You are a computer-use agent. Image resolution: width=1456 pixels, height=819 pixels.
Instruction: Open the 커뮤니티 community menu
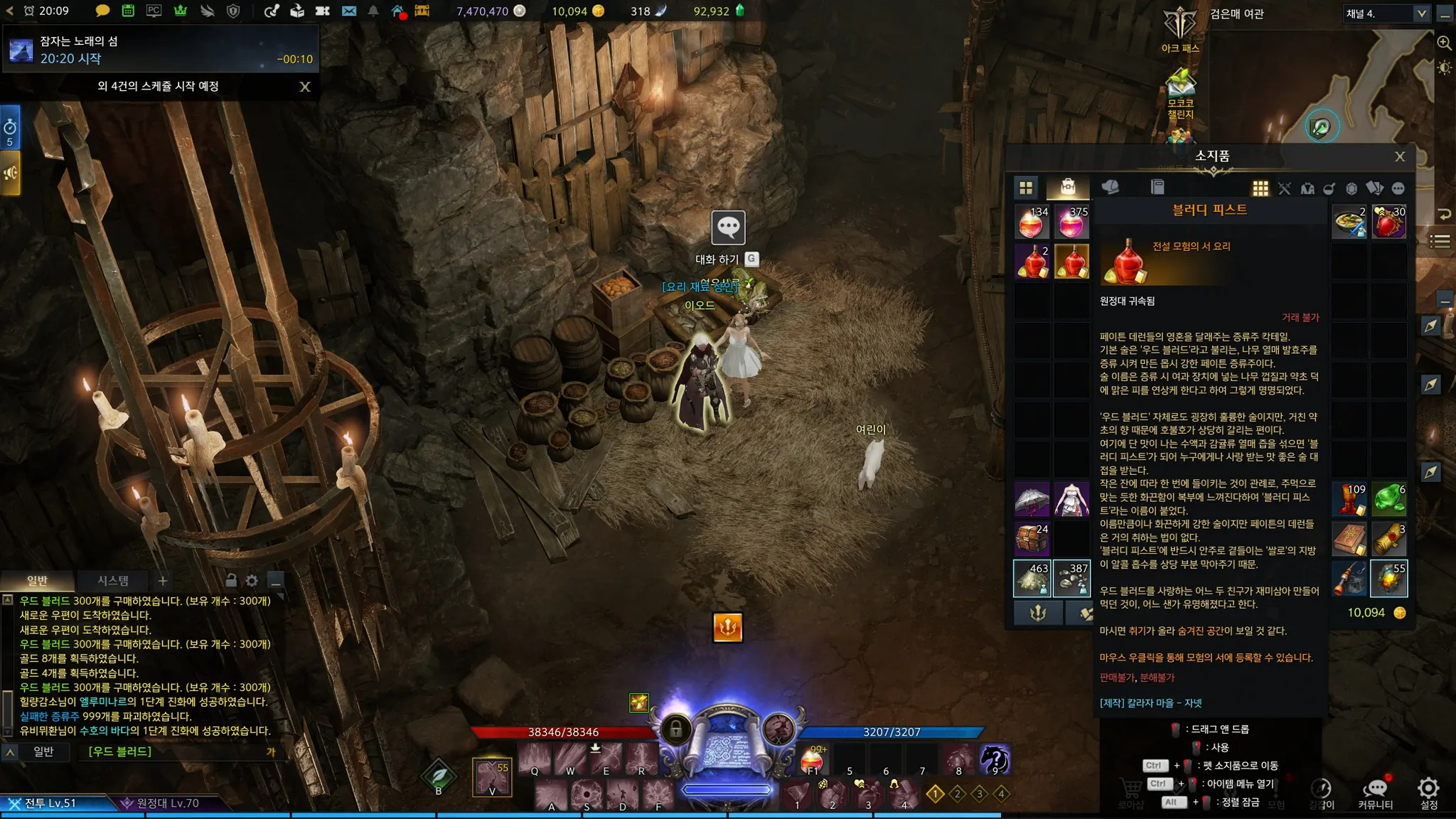point(1376,792)
